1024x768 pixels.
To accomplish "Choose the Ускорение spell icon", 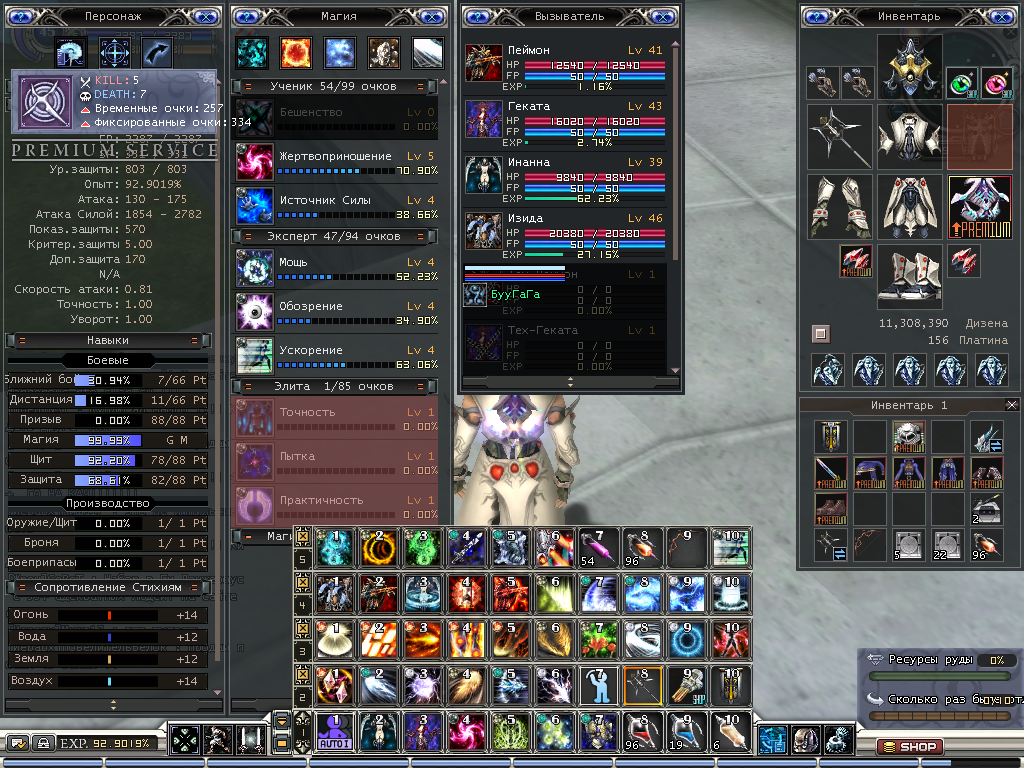I will point(253,356).
